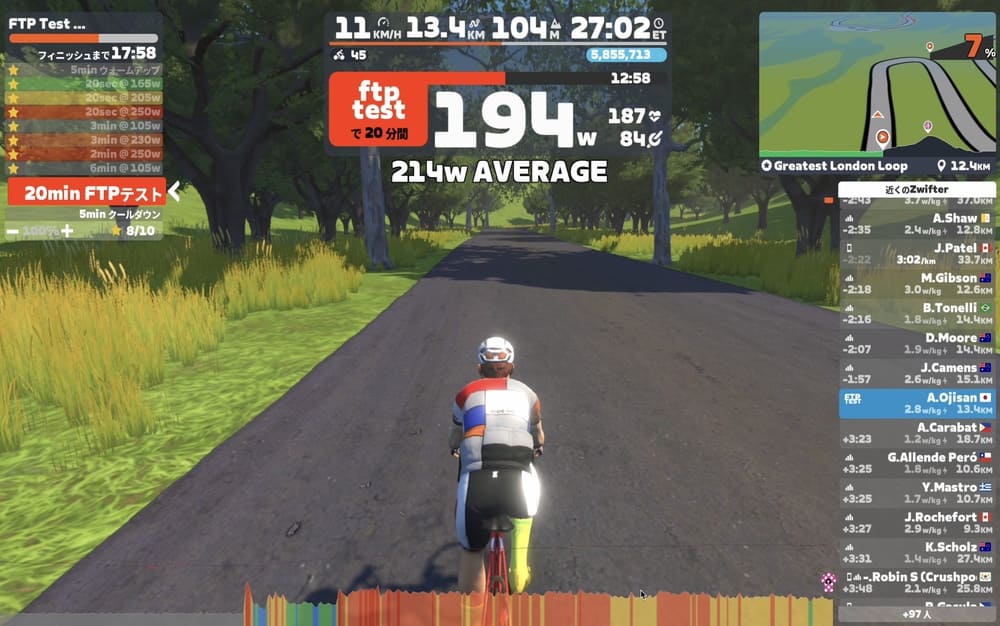Select G.Allende Peró in the rider list
This screenshot has height=626, width=1000.
point(916,462)
